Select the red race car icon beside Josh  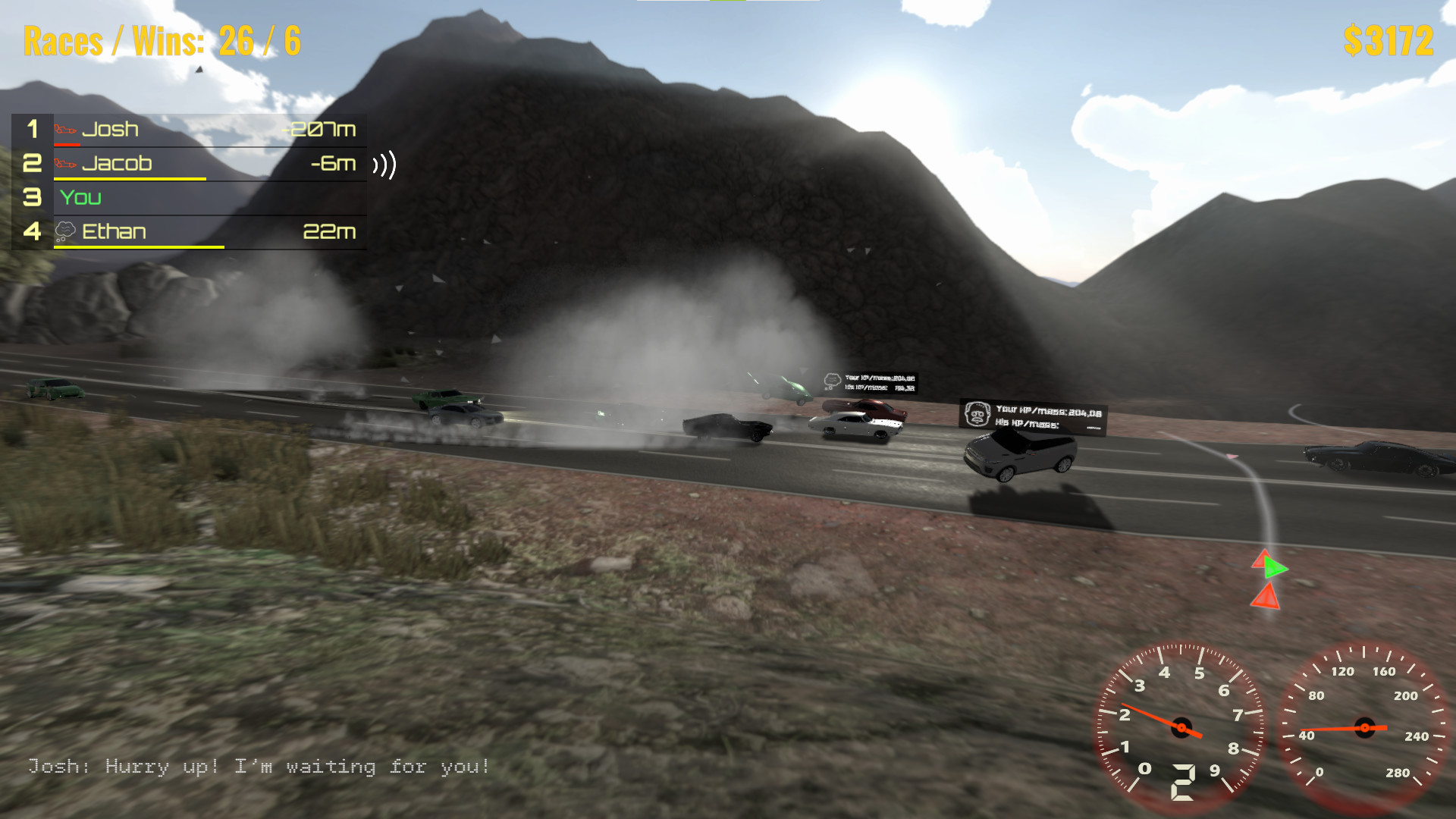click(64, 129)
